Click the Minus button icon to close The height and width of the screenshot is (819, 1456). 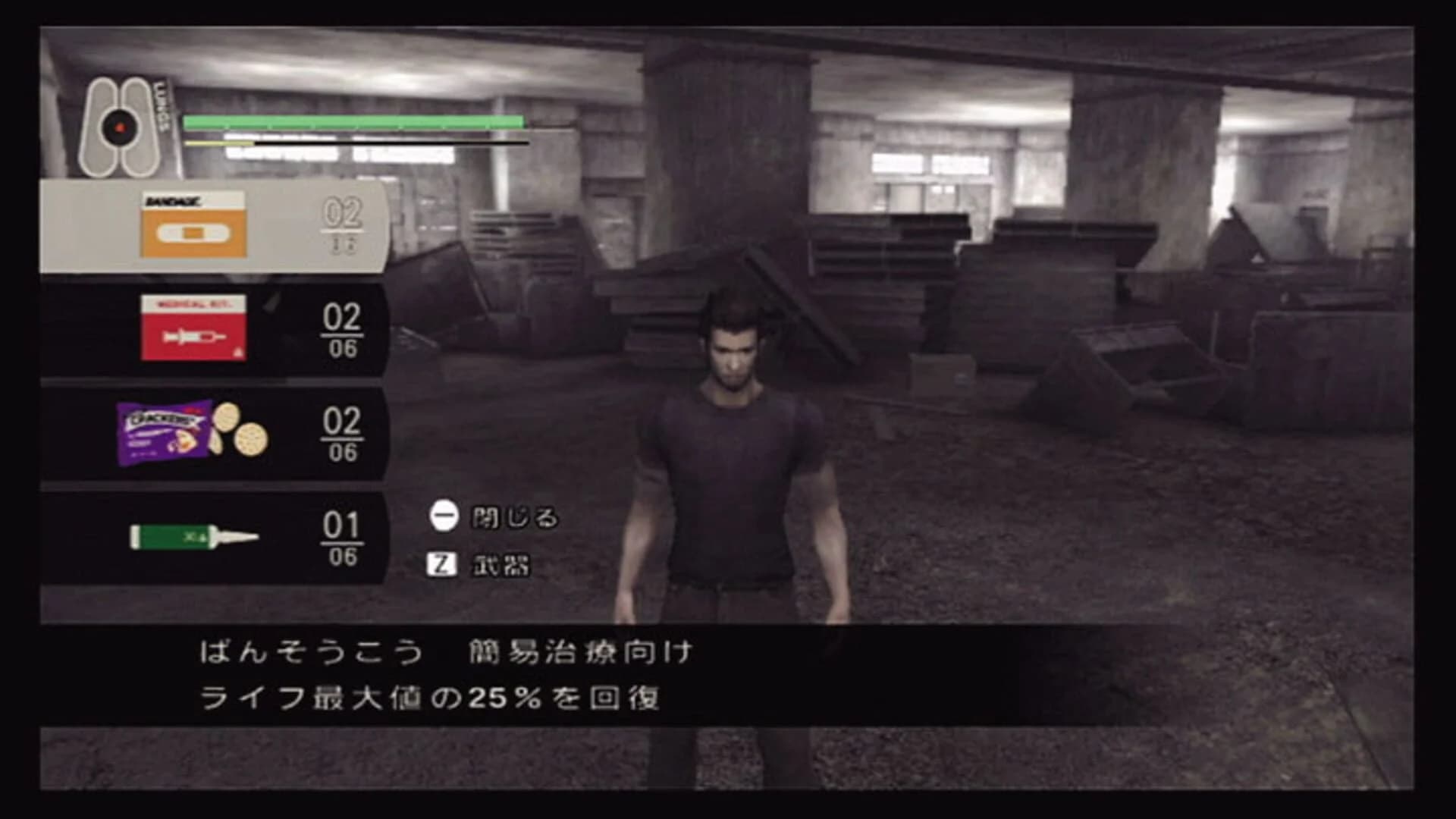tap(442, 519)
